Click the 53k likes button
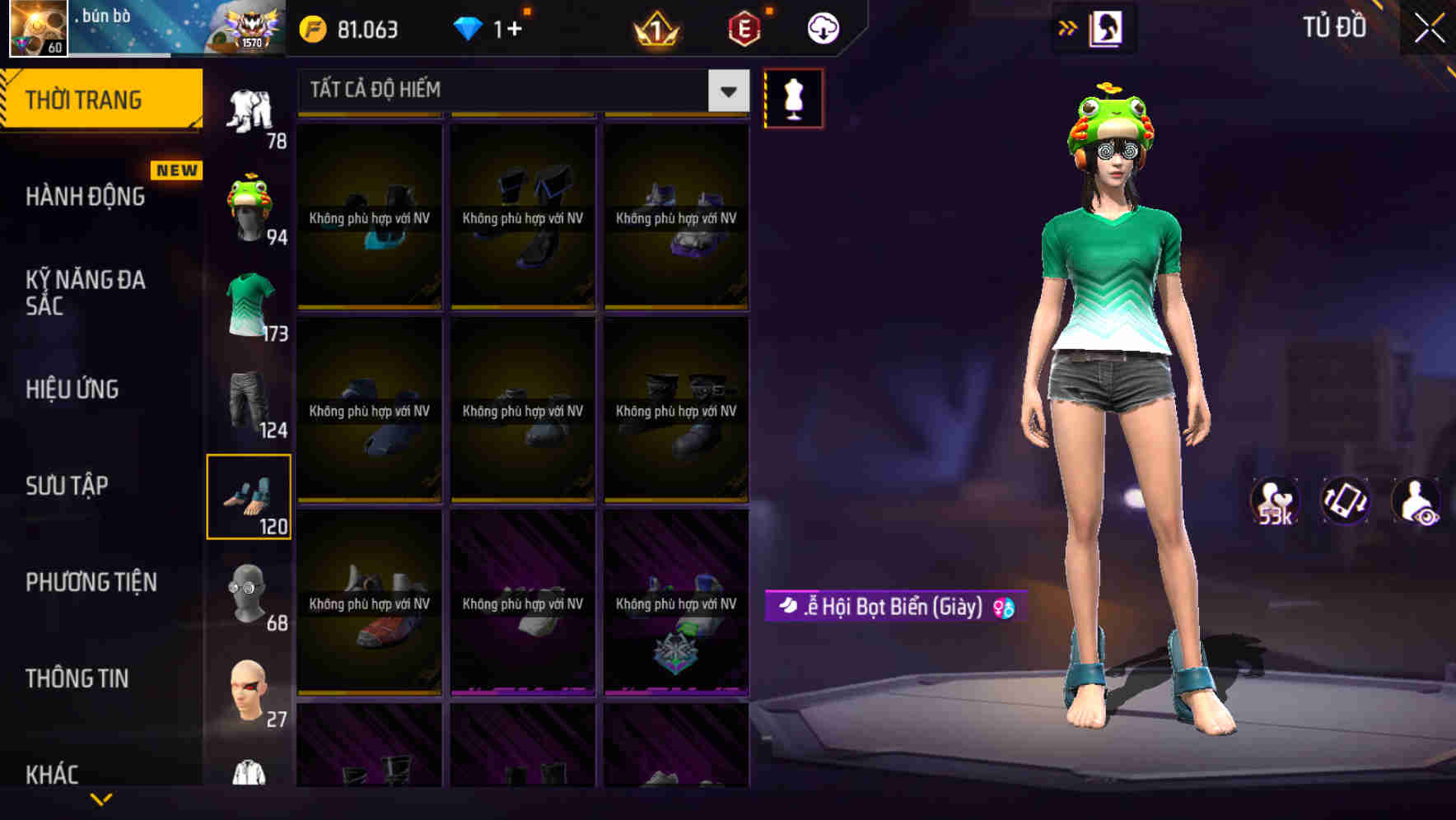Image resolution: width=1456 pixels, height=820 pixels. point(1273,502)
